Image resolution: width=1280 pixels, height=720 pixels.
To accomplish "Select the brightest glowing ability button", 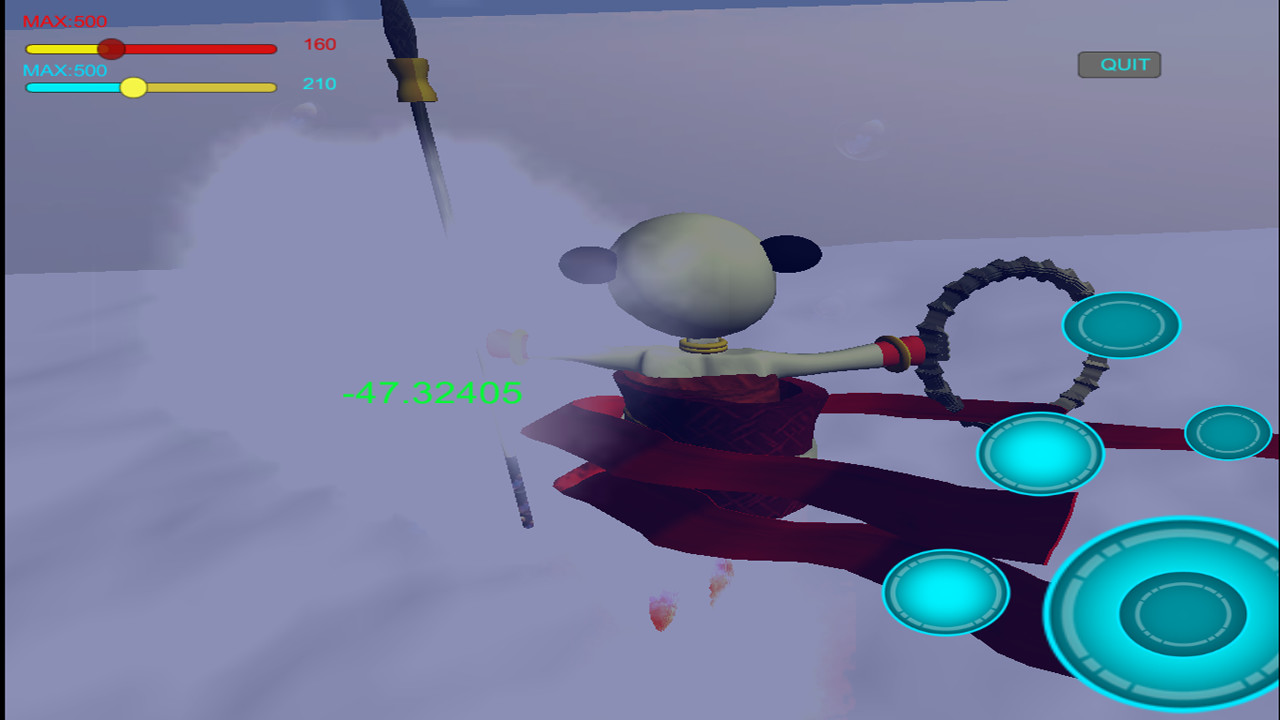I will tap(1040, 451).
